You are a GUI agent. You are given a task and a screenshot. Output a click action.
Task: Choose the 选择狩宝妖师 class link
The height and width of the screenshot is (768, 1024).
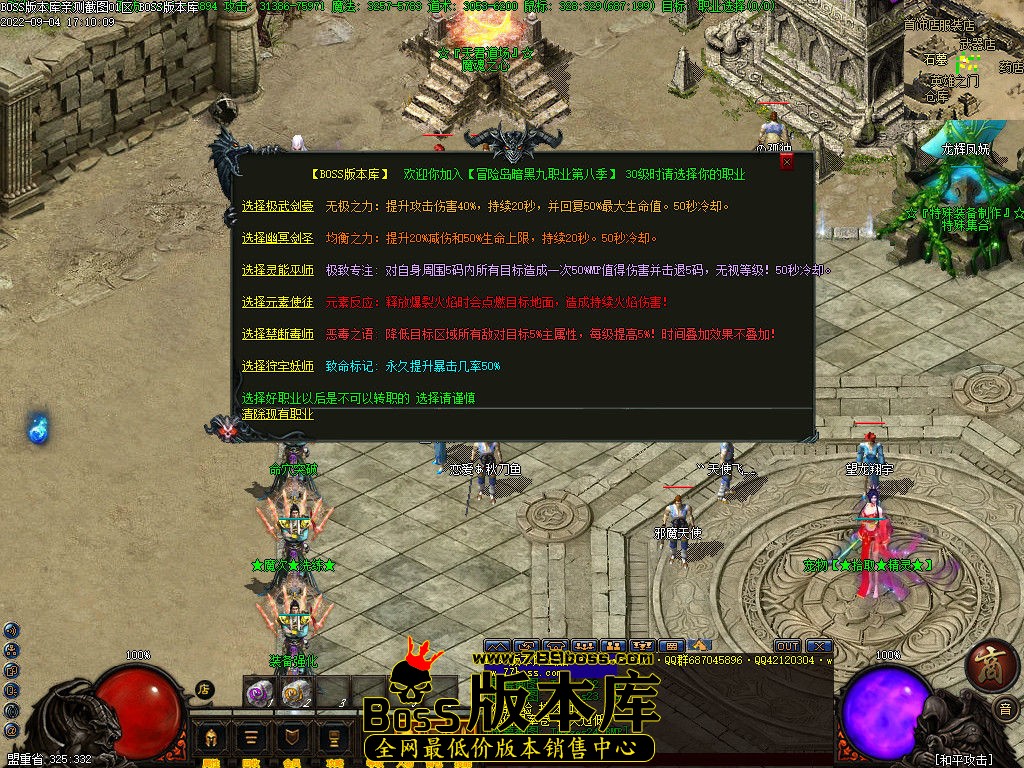[x=277, y=366]
